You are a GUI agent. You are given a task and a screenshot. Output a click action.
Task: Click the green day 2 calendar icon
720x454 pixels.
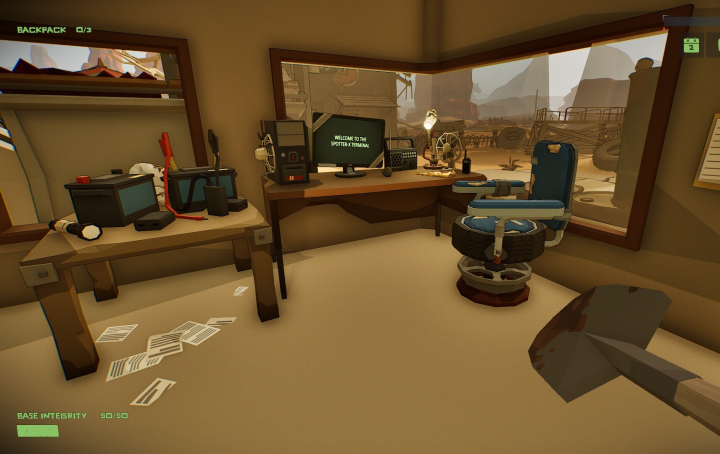691,45
